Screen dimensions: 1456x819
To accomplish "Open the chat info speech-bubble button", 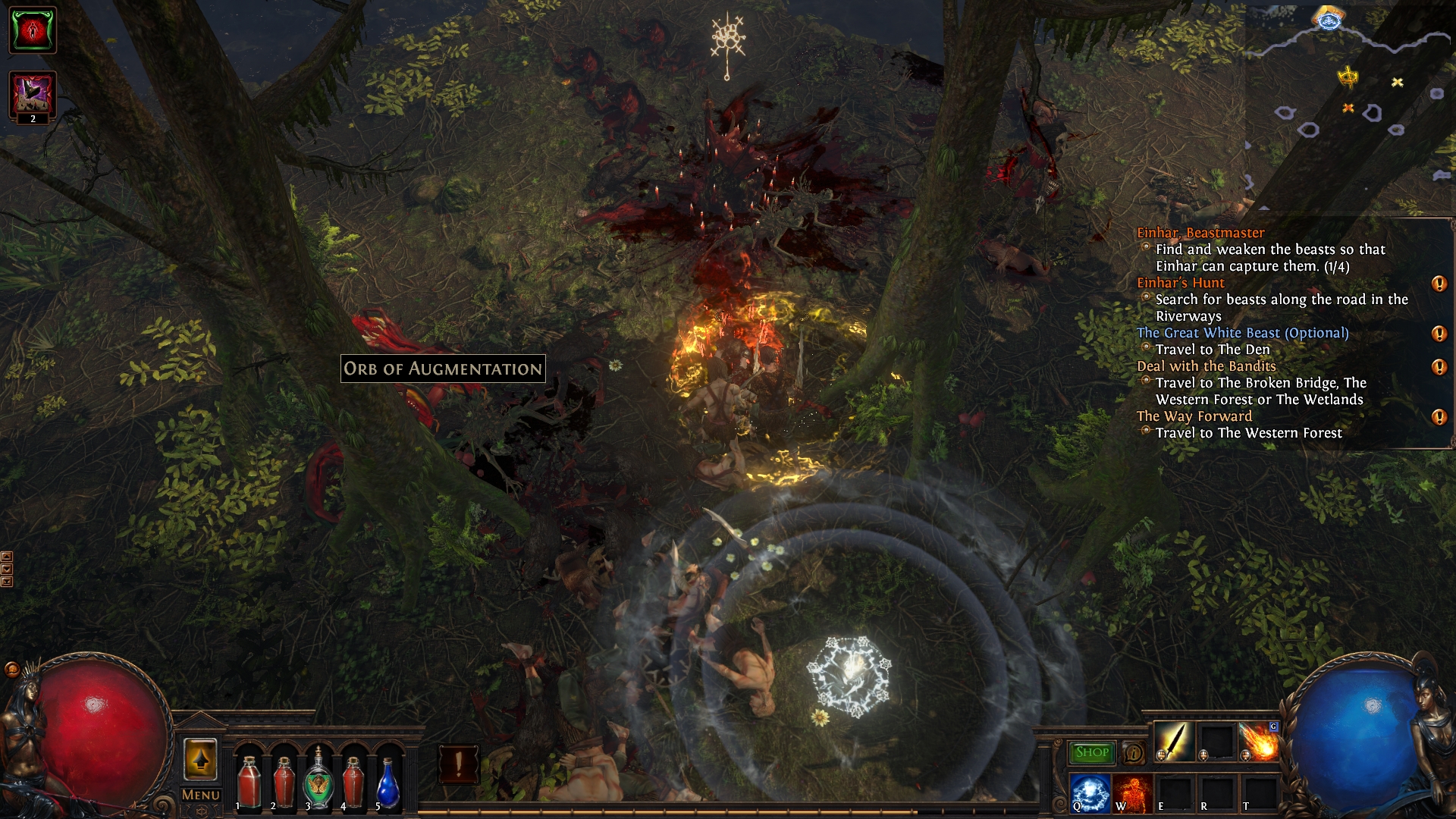I will coord(1134,753).
